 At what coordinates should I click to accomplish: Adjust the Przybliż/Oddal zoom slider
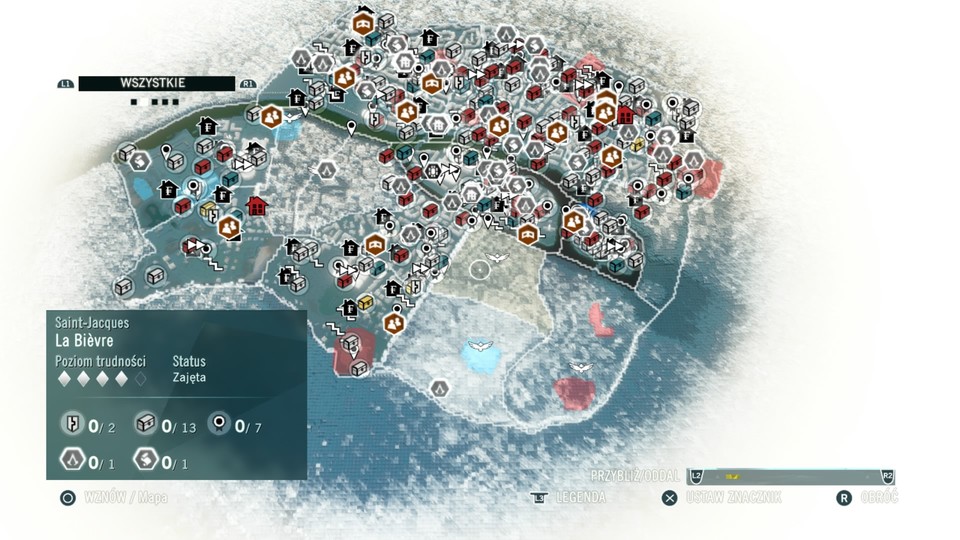(790, 476)
